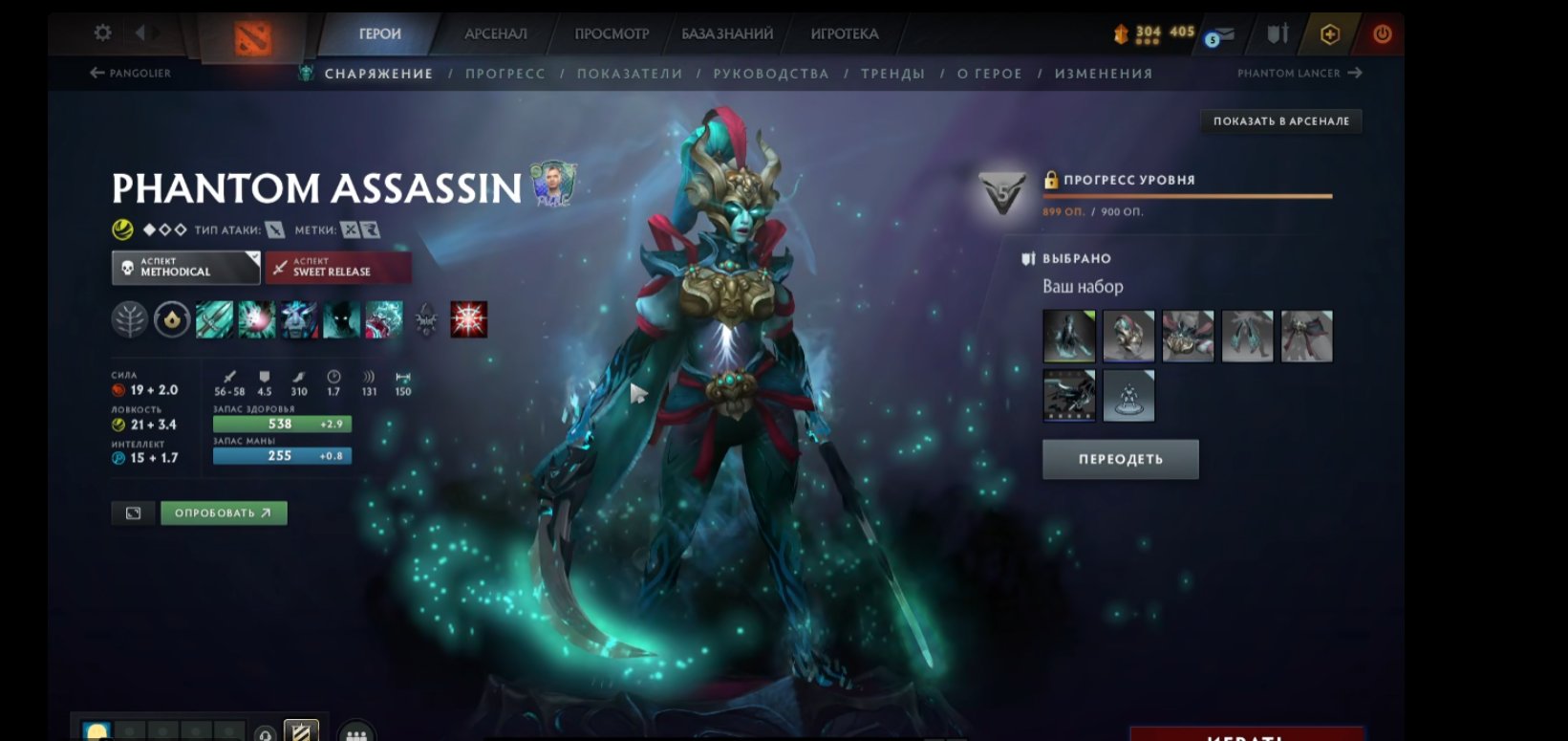Choose the Sweet Release aspect
The height and width of the screenshot is (741, 1568).
[338, 268]
